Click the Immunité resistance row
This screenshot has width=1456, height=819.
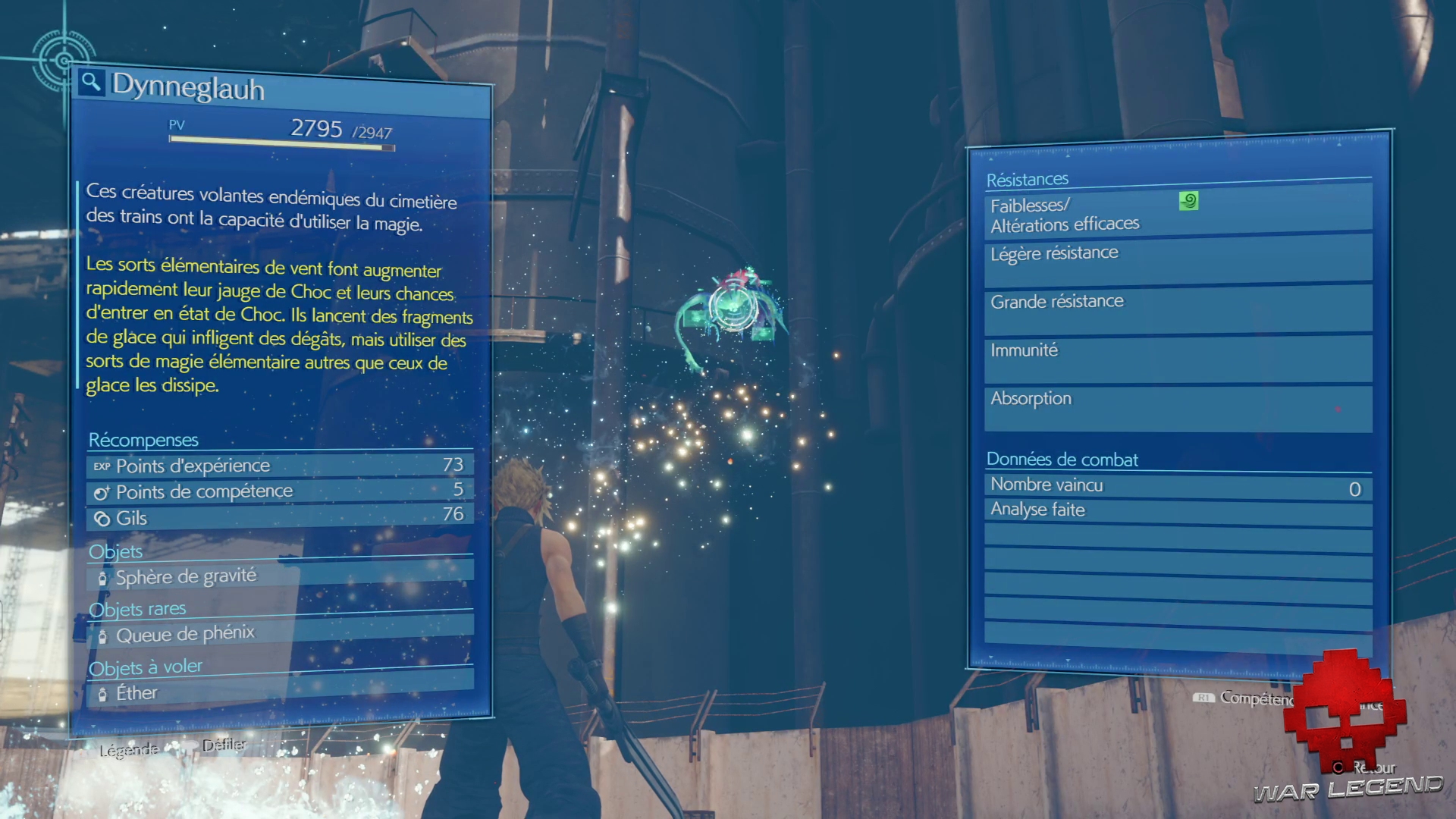(1178, 357)
